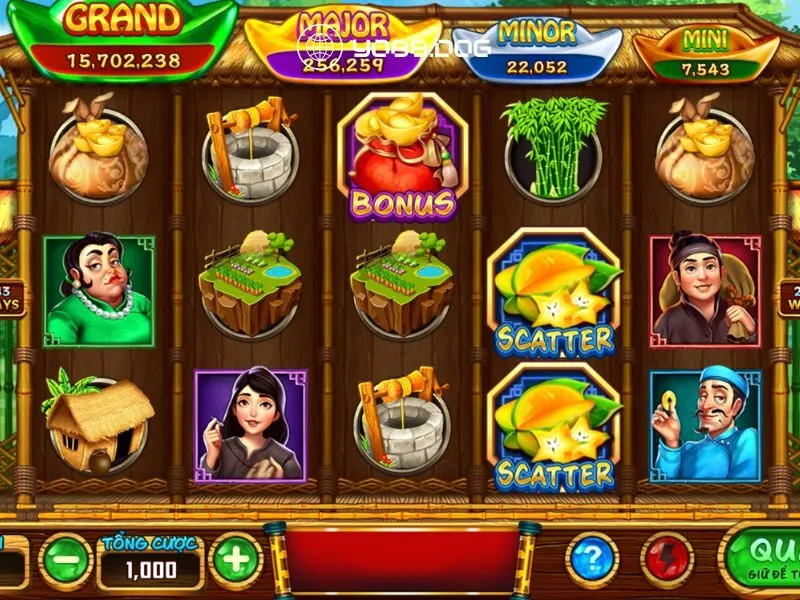Image resolution: width=800 pixels, height=600 pixels.
Task: Decrease the total bet with the minus button
Action: (66, 560)
